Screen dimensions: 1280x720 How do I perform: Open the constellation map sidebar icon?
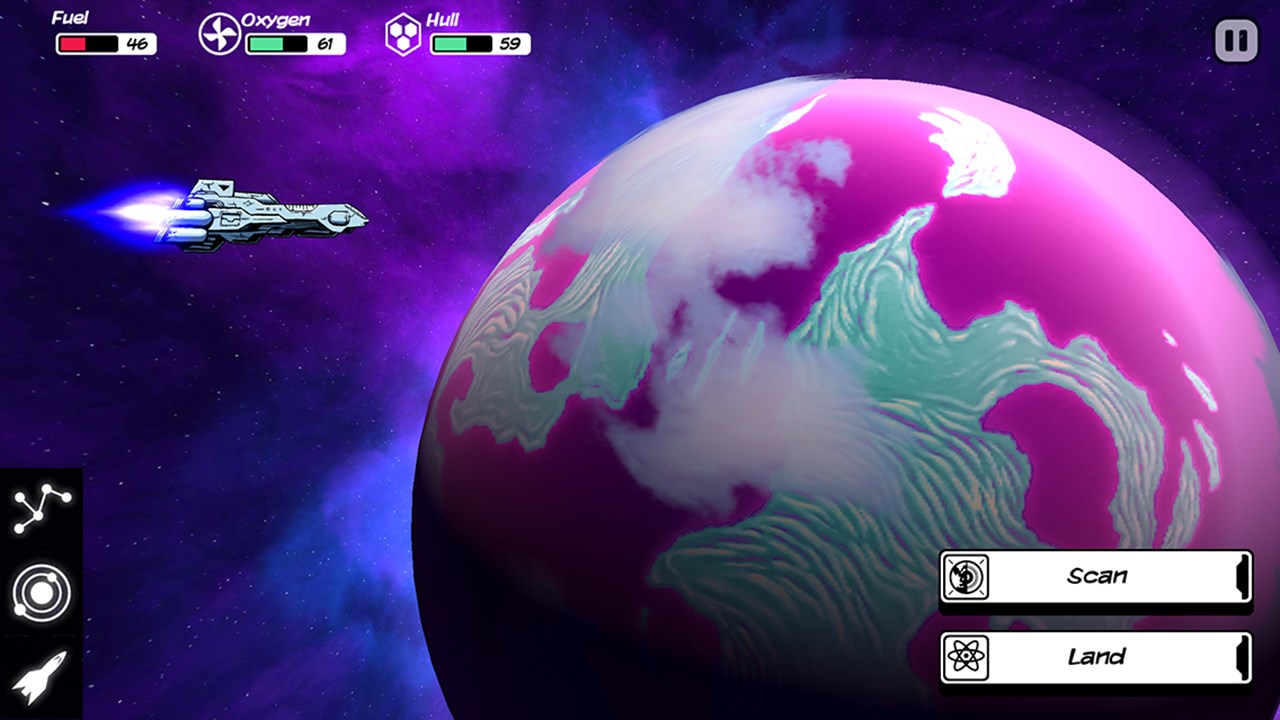coord(40,508)
